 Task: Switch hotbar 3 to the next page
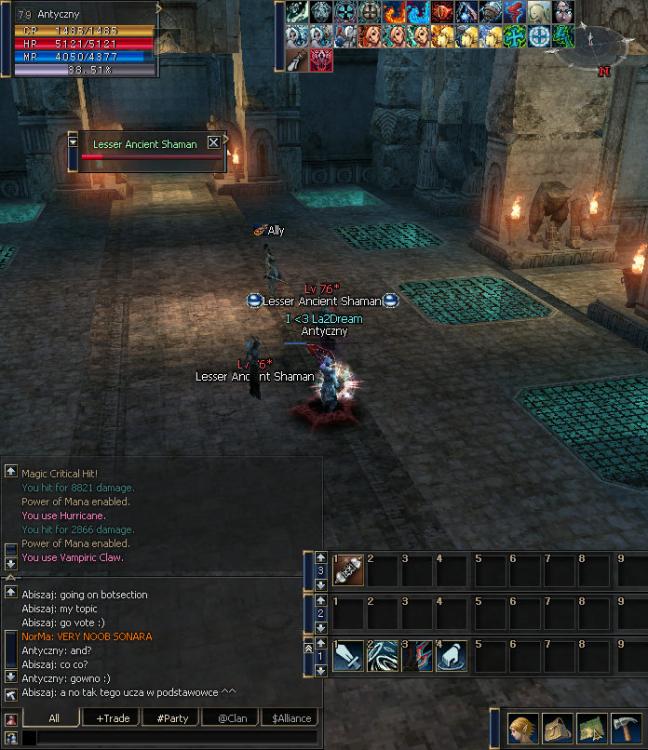click(321, 584)
